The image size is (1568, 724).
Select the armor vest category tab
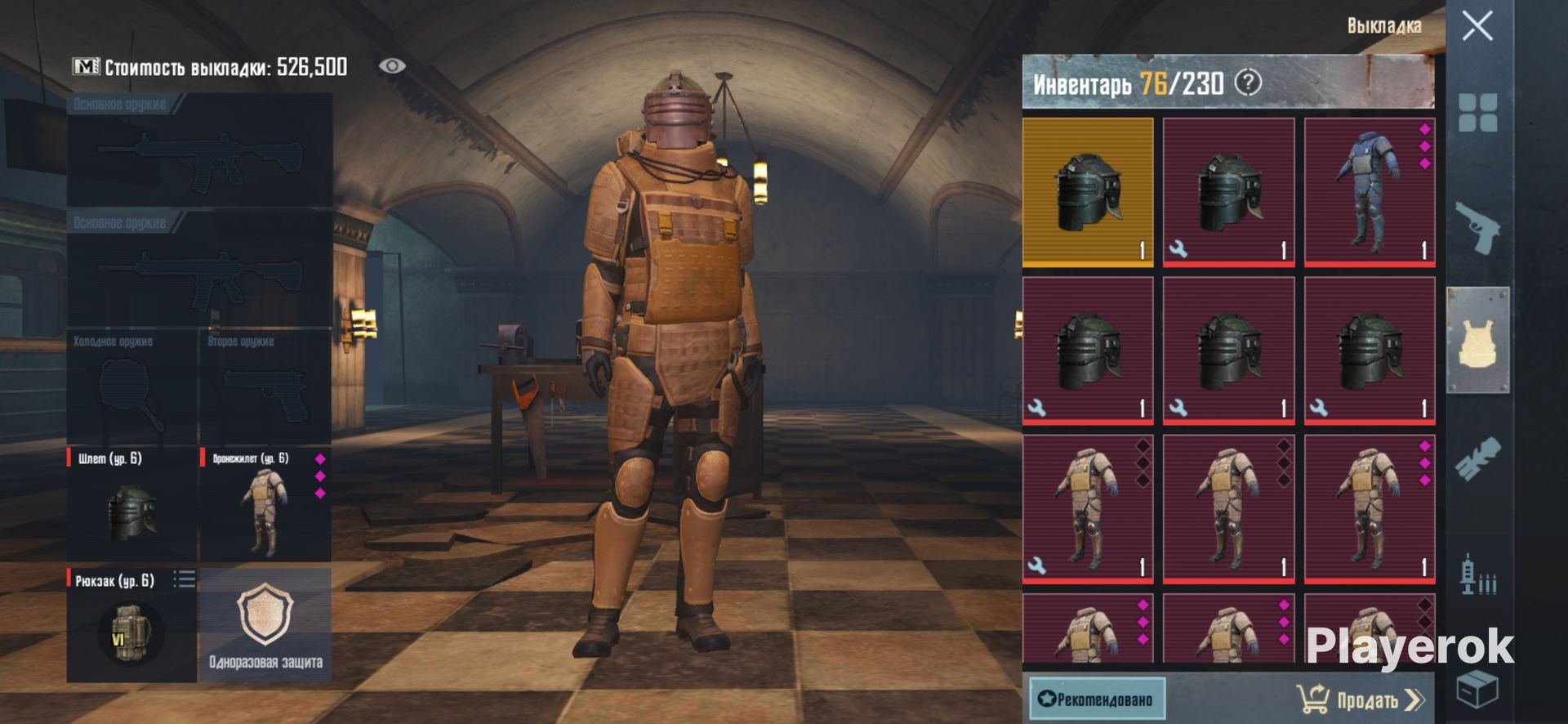[x=1477, y=342]
